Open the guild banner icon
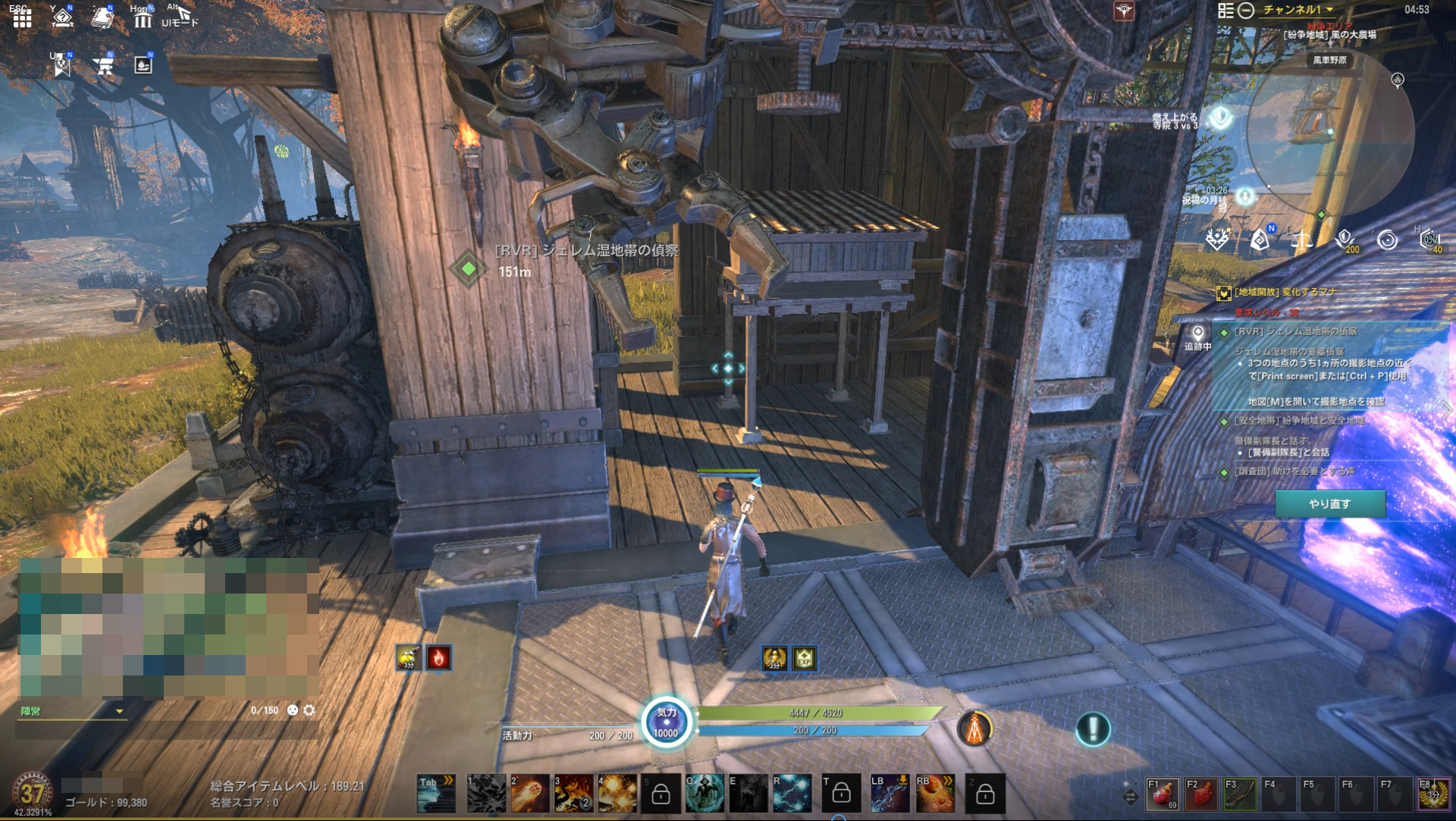The width and height of the screenshot is (1456, 821). pos(61,66)
